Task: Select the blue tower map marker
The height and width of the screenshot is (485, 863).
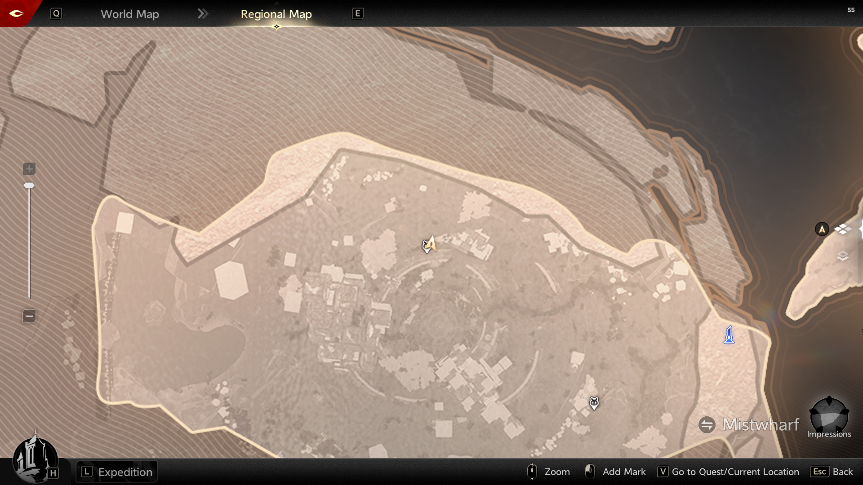Action: [730, 334]
